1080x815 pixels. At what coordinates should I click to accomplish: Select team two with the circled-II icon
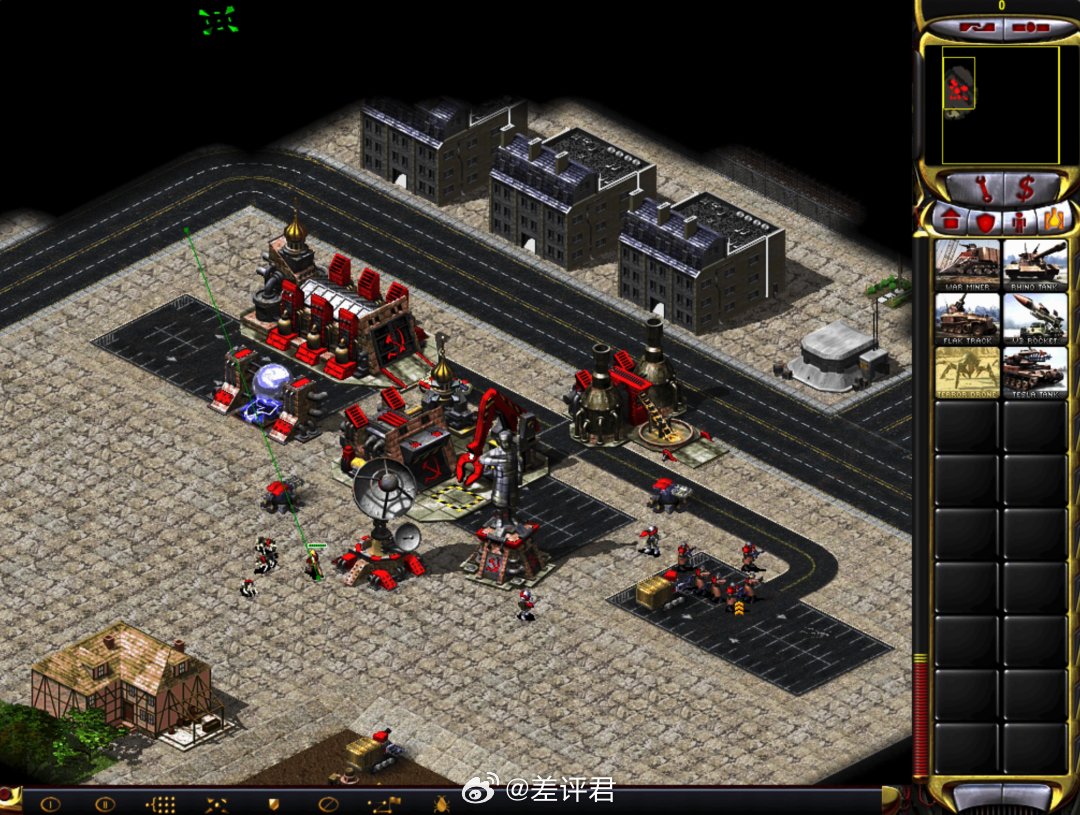point(105,803)
